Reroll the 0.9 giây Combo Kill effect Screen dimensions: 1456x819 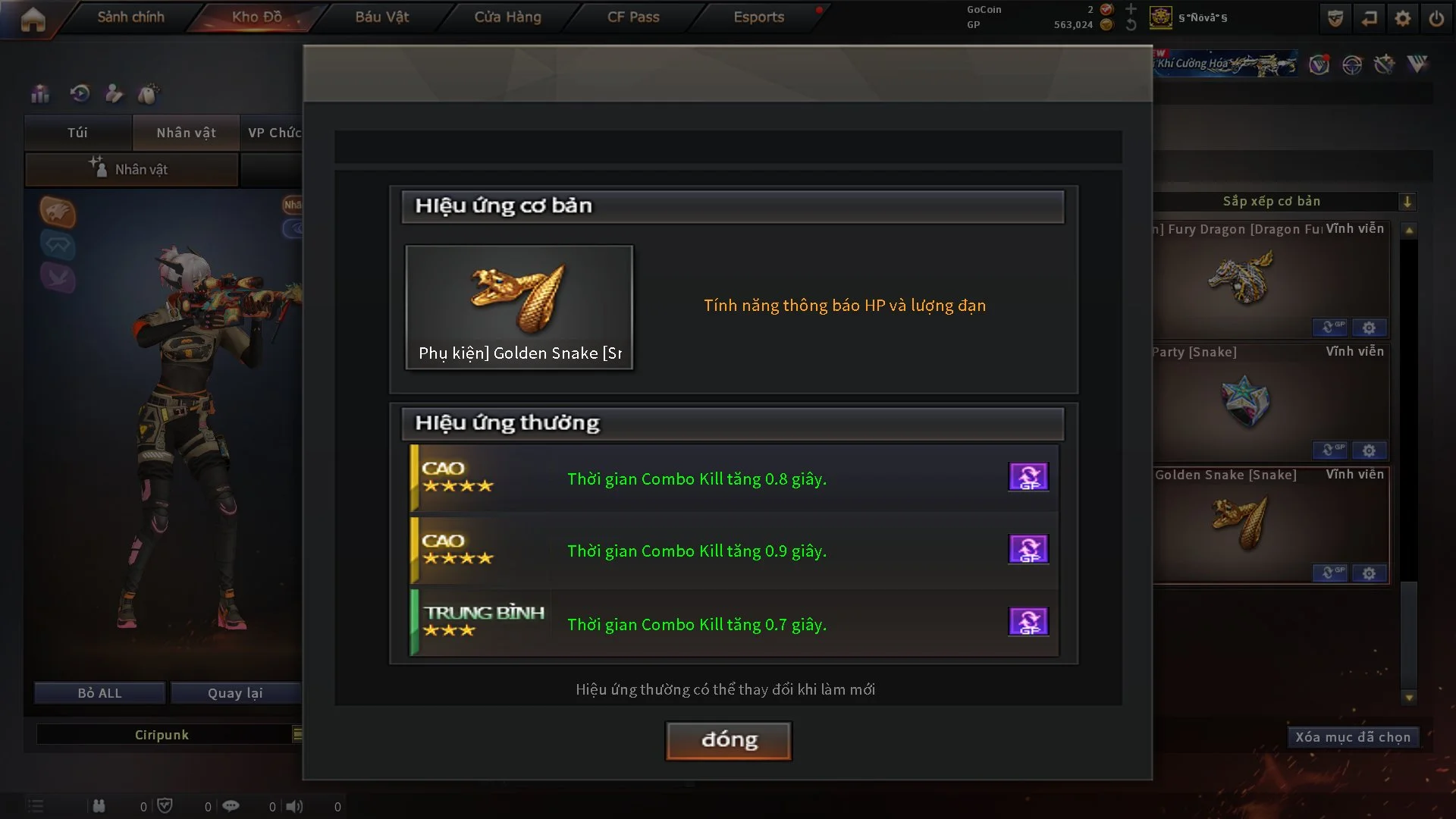1028,549
